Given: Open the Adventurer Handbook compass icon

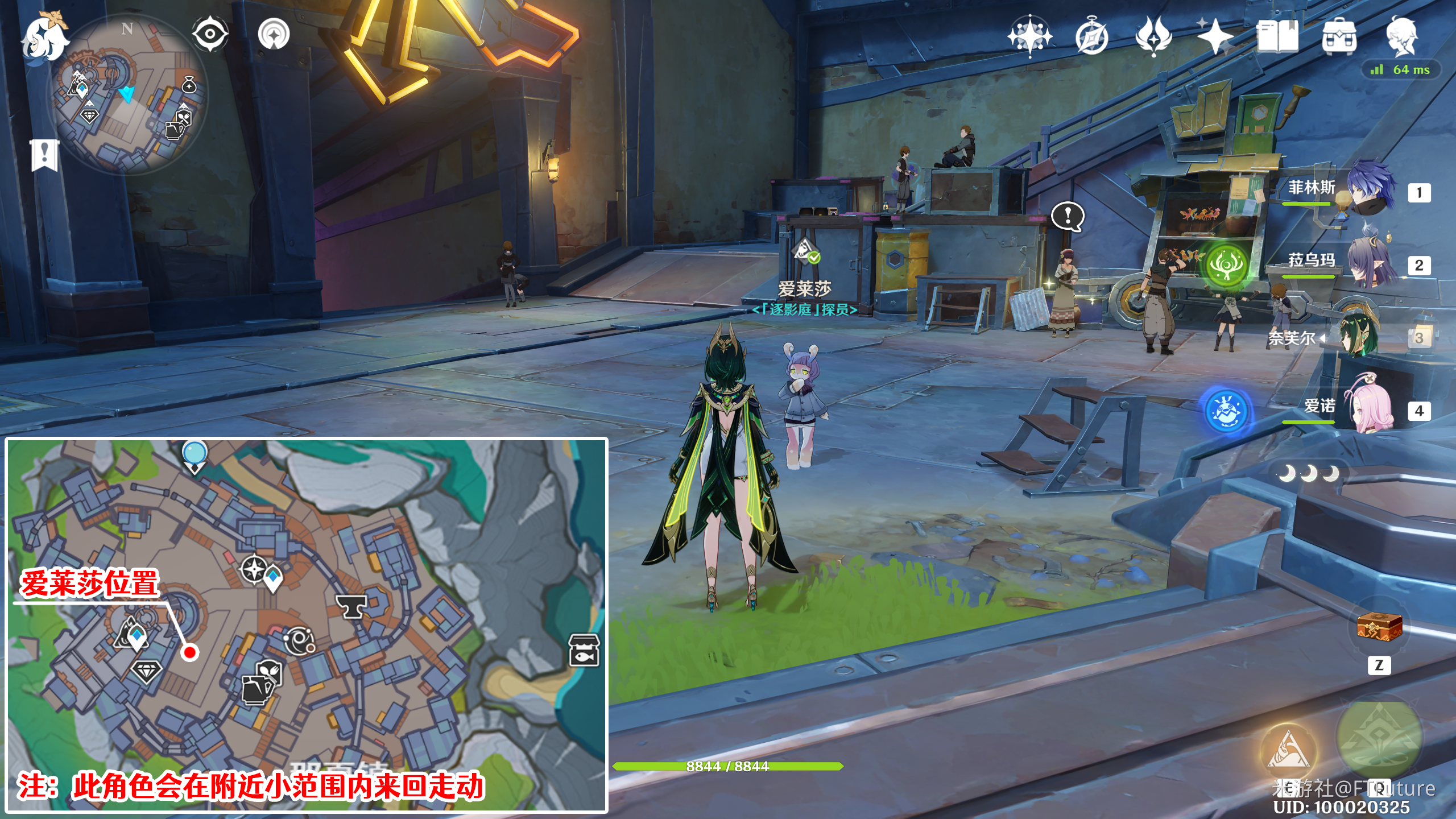Looking at the screenshot, I should point(1091,38).
